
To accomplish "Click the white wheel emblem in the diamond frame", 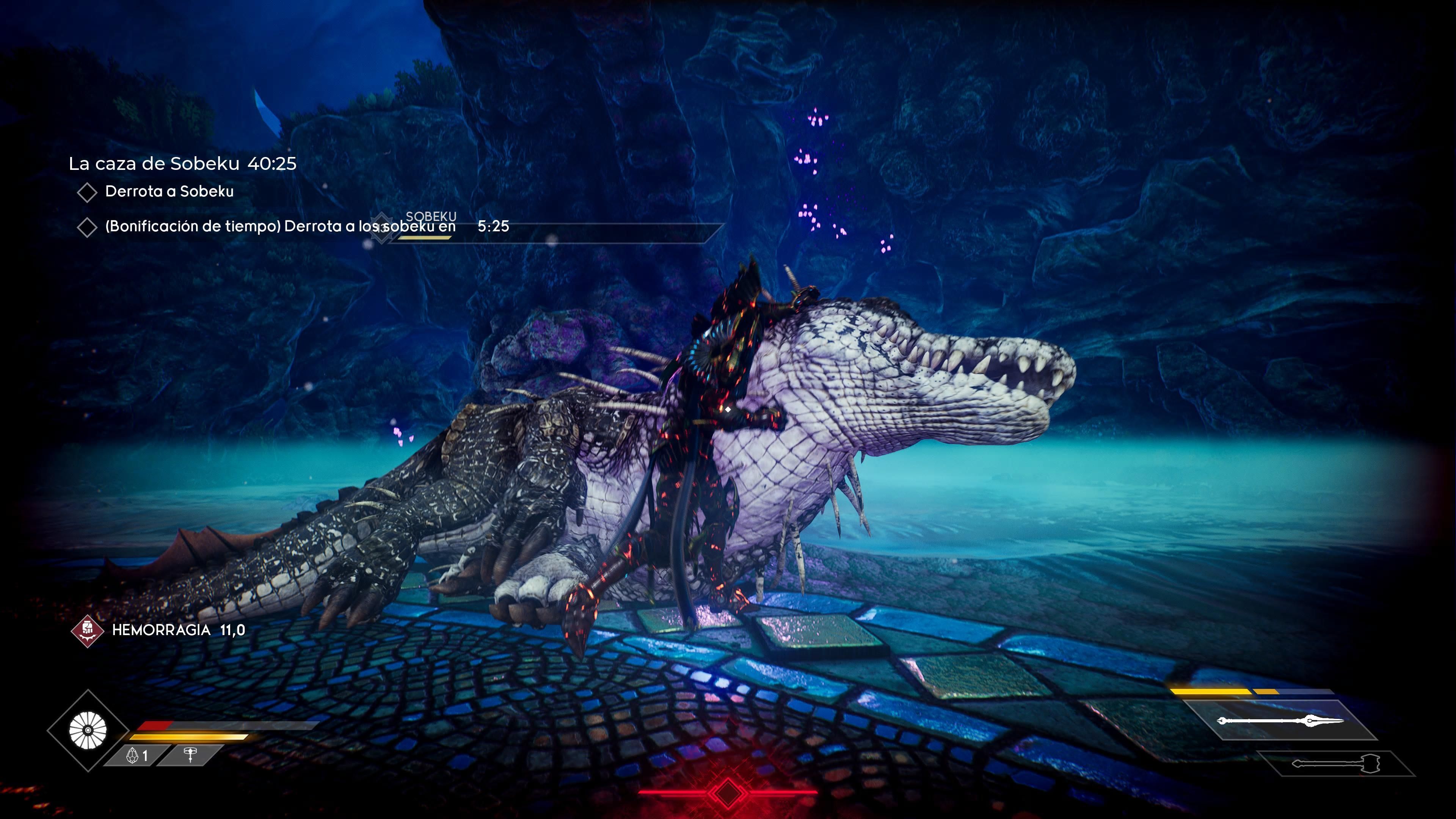I will [x=88, y=730].
